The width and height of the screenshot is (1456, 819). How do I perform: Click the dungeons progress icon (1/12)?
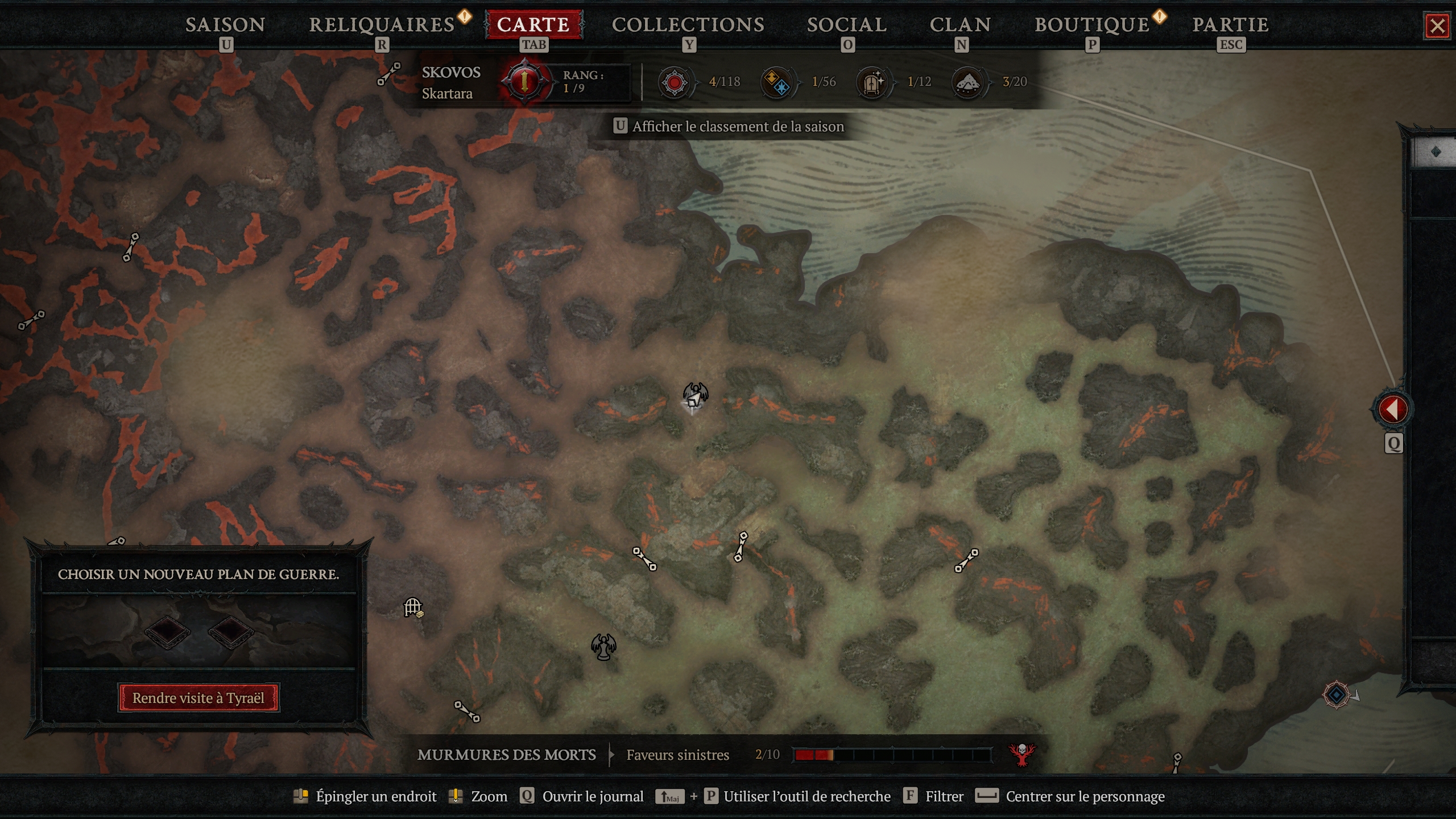pos(872,82)
